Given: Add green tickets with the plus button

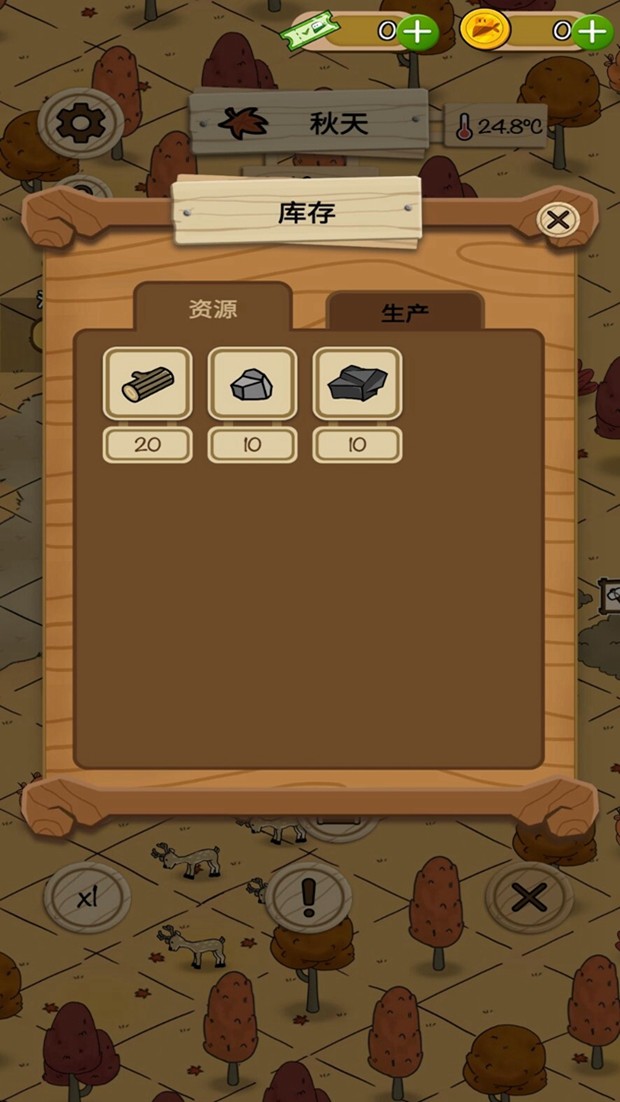Looking at the screenshot, I should 418,32.
